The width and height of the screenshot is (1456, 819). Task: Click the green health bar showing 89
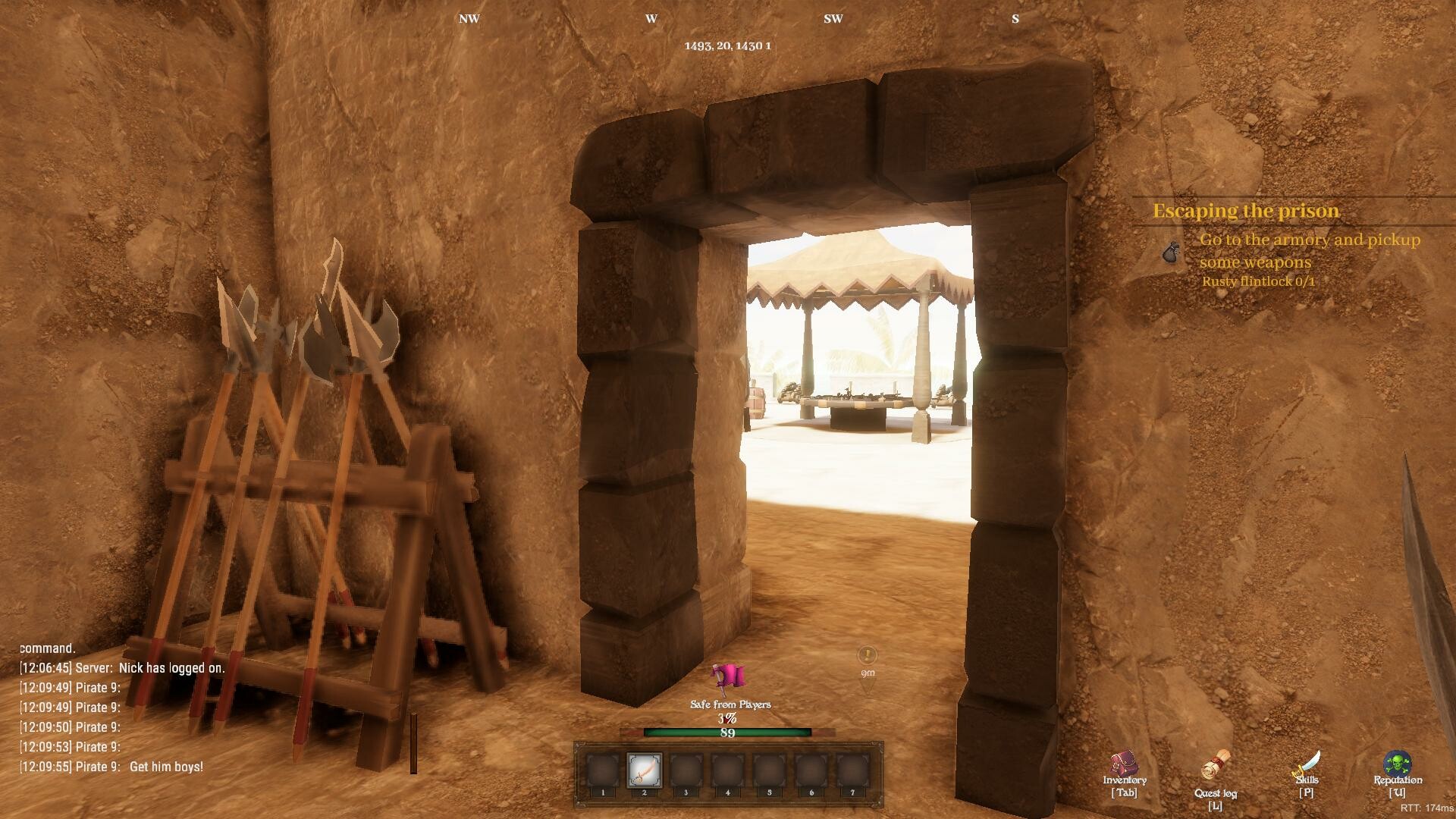point(726,733)
